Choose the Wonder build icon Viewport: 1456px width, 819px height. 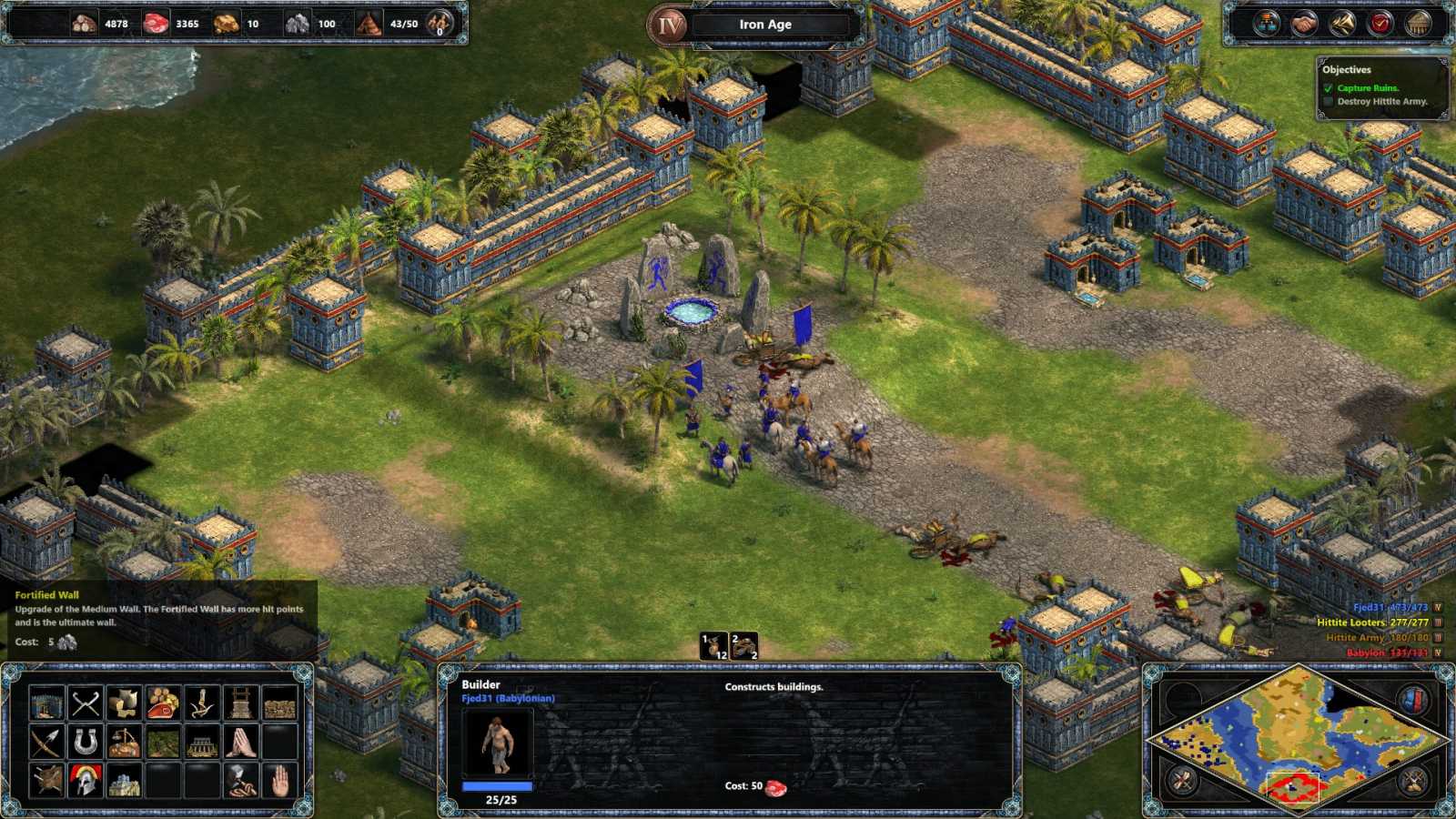click(124, 781)
